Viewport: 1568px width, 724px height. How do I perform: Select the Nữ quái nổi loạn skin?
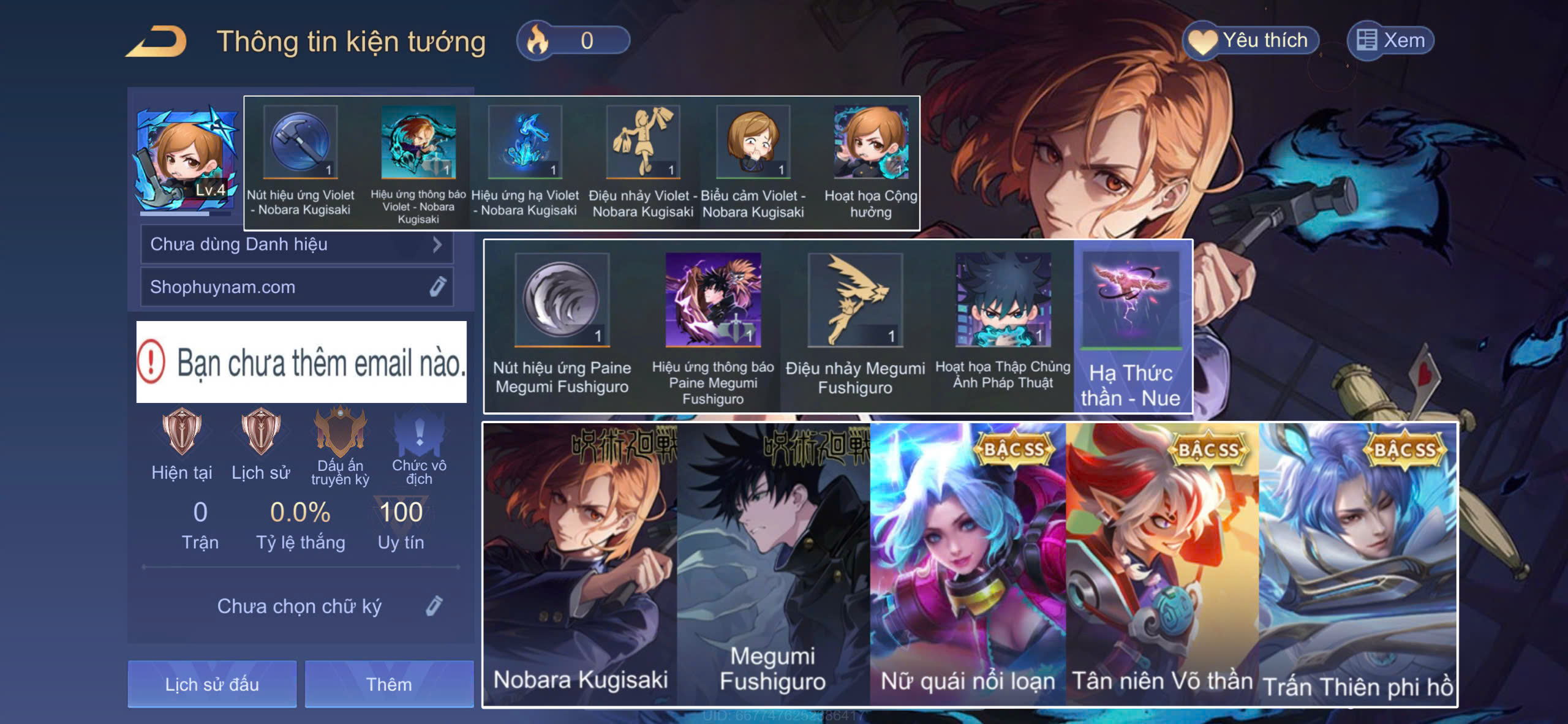coord(968,564)
